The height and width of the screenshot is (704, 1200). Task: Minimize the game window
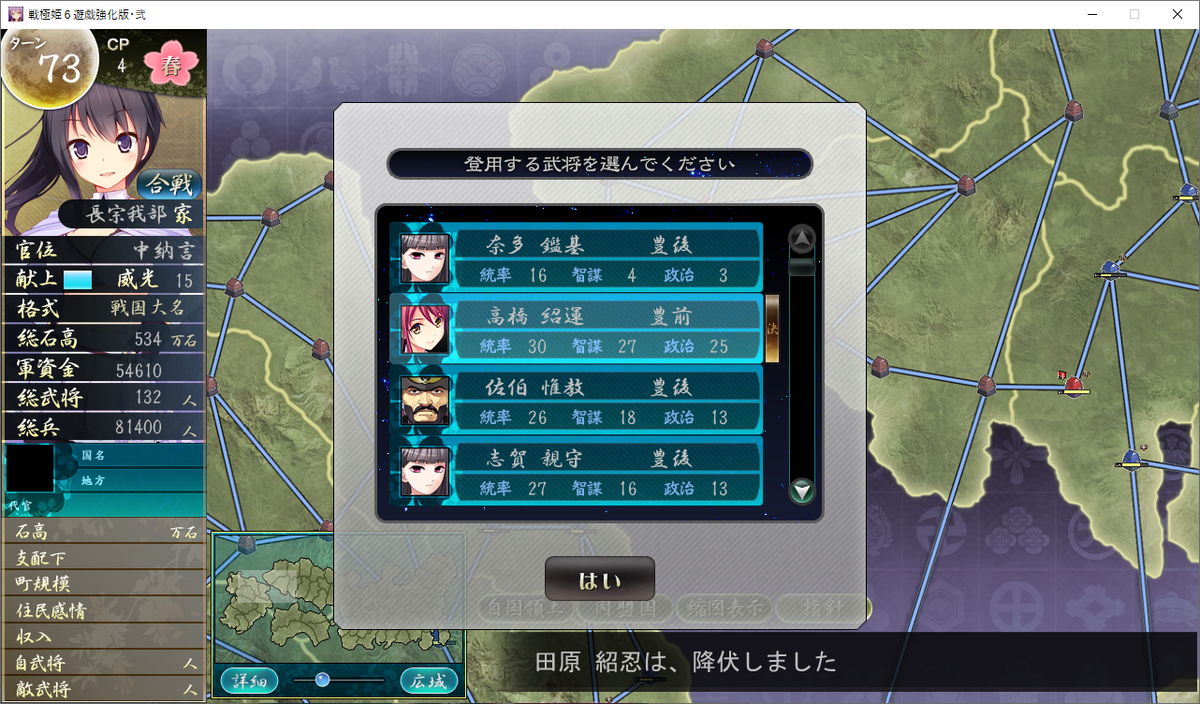(1087, 14)
